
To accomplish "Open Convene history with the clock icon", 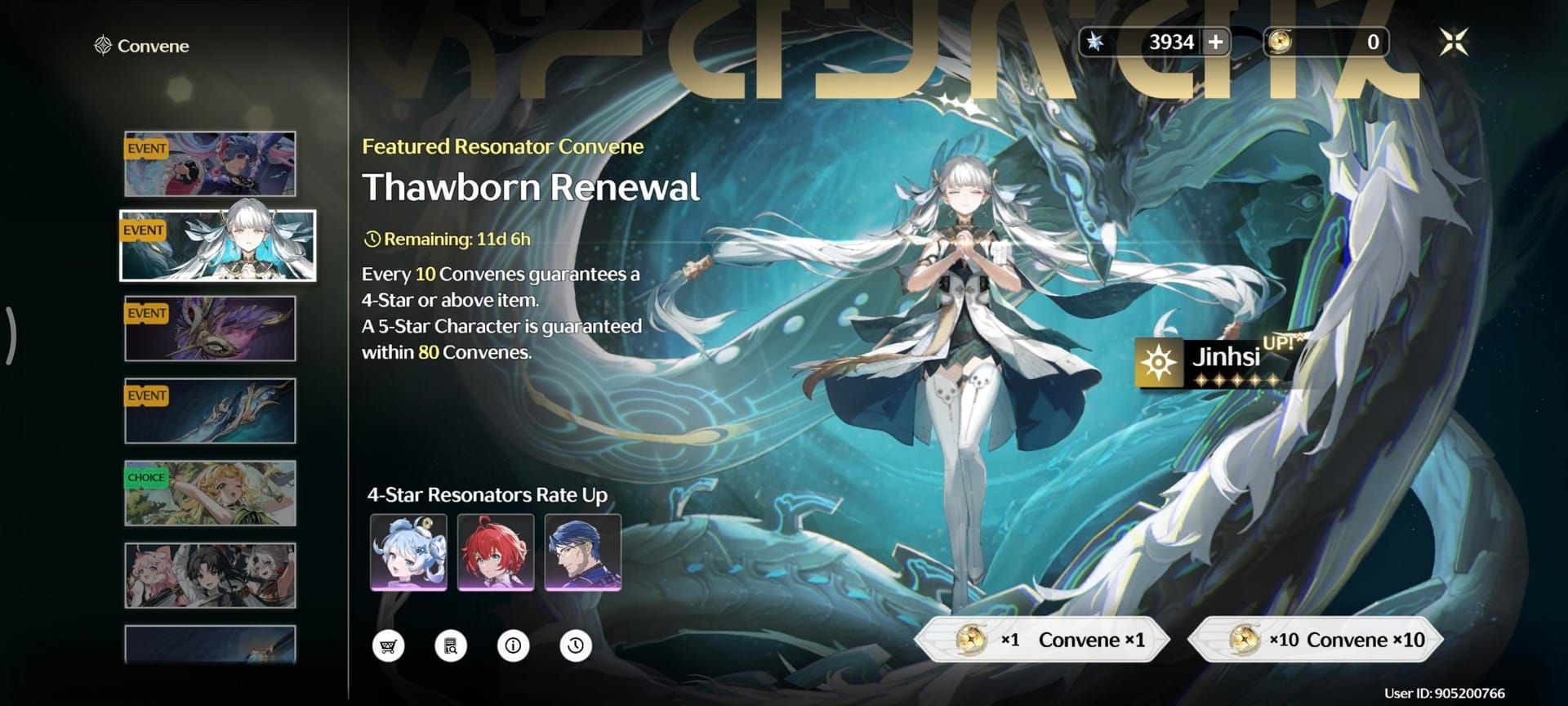I will click(575, 645).
